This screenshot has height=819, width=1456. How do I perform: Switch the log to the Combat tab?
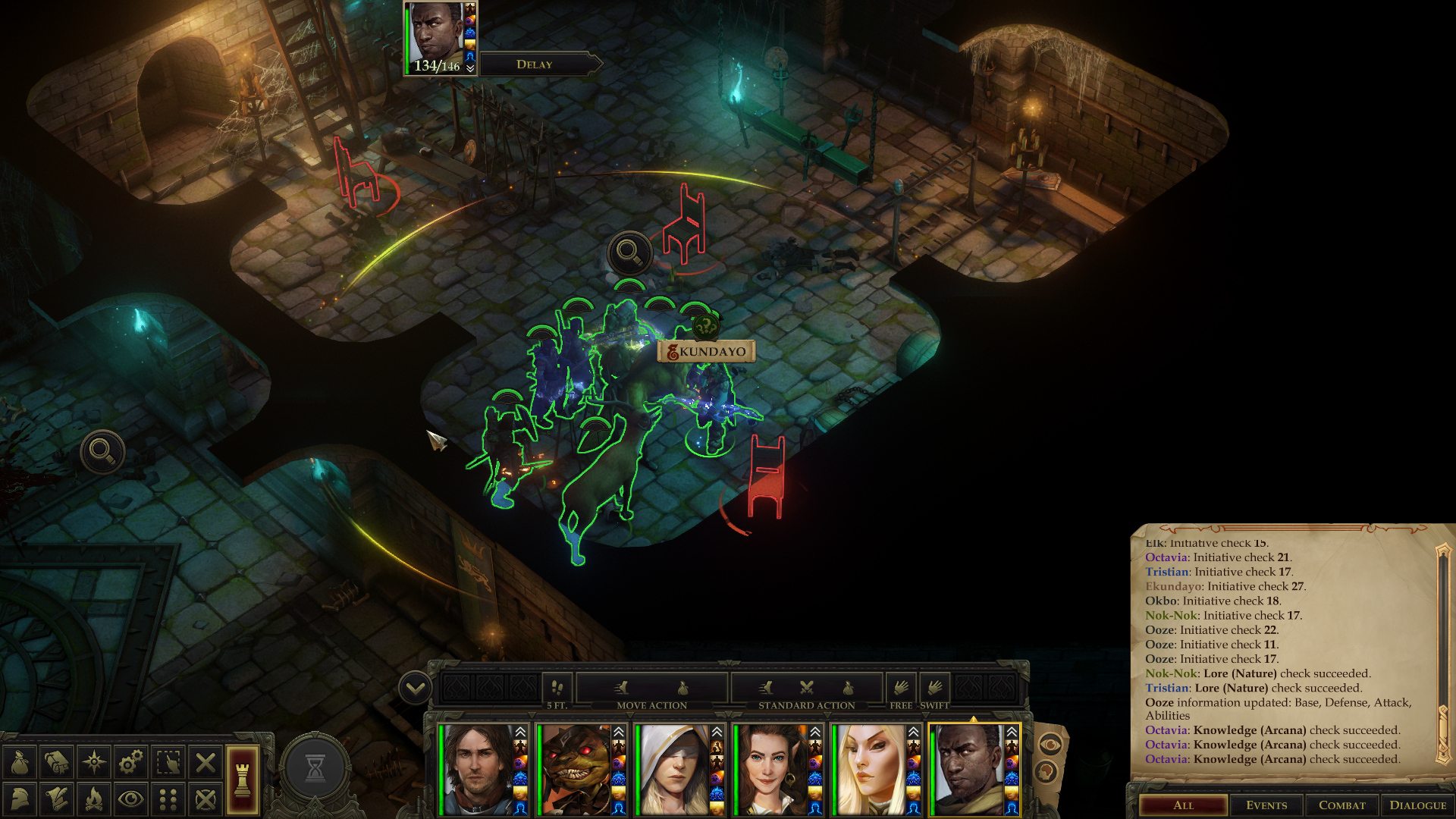click(1341, 805)
